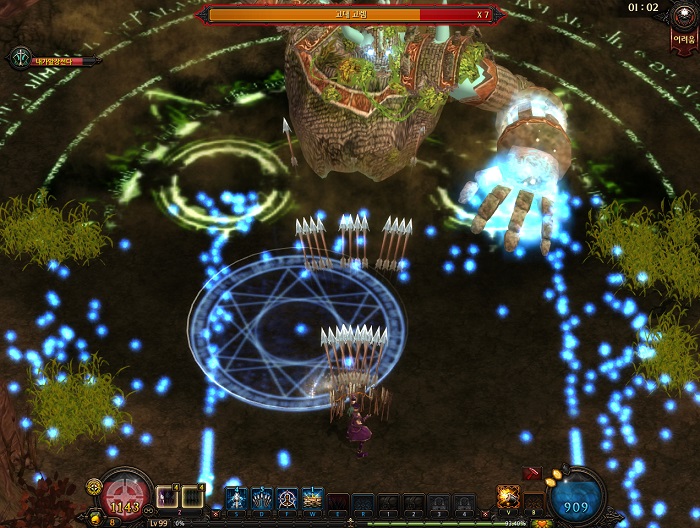
Task: Select the party member portrait frame
Action: (22, 59)
